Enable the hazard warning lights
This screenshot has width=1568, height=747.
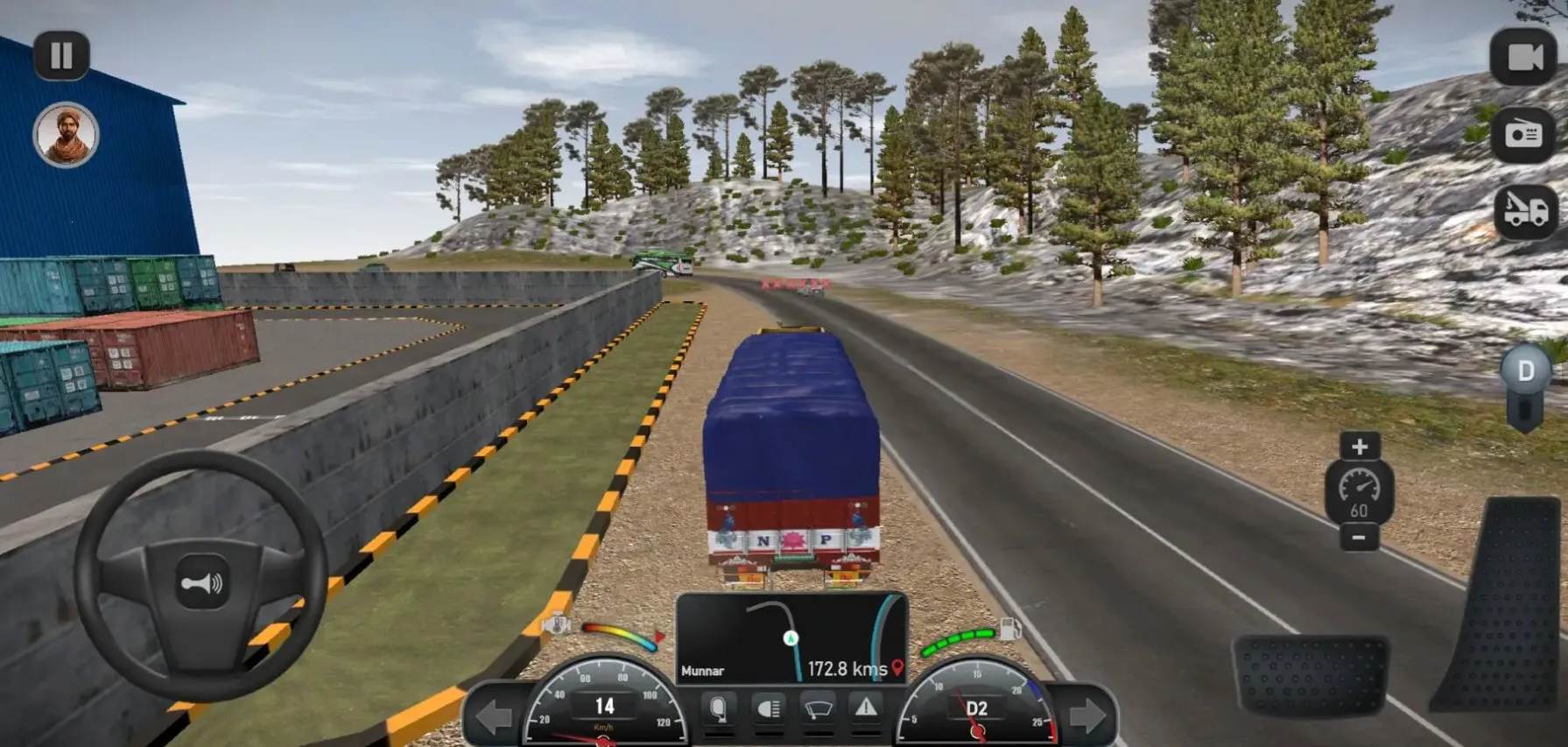(866, 708)
